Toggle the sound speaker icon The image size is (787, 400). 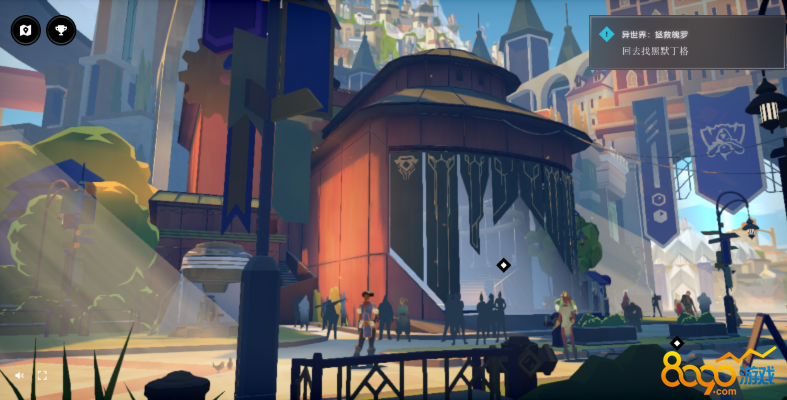19,376
